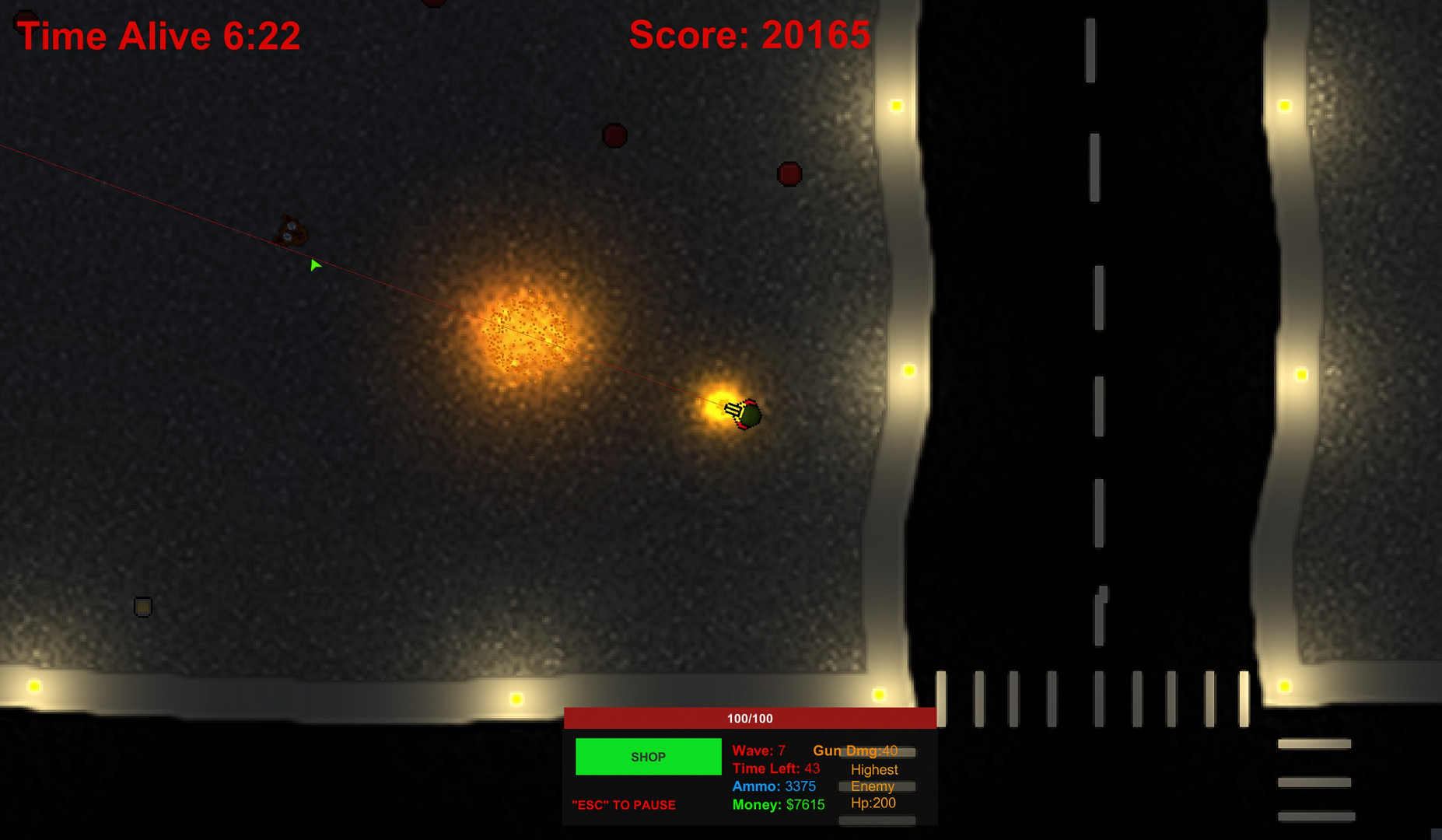
Task: Click the Ammo: 3375 readout
Action: (x=774, y=786)
